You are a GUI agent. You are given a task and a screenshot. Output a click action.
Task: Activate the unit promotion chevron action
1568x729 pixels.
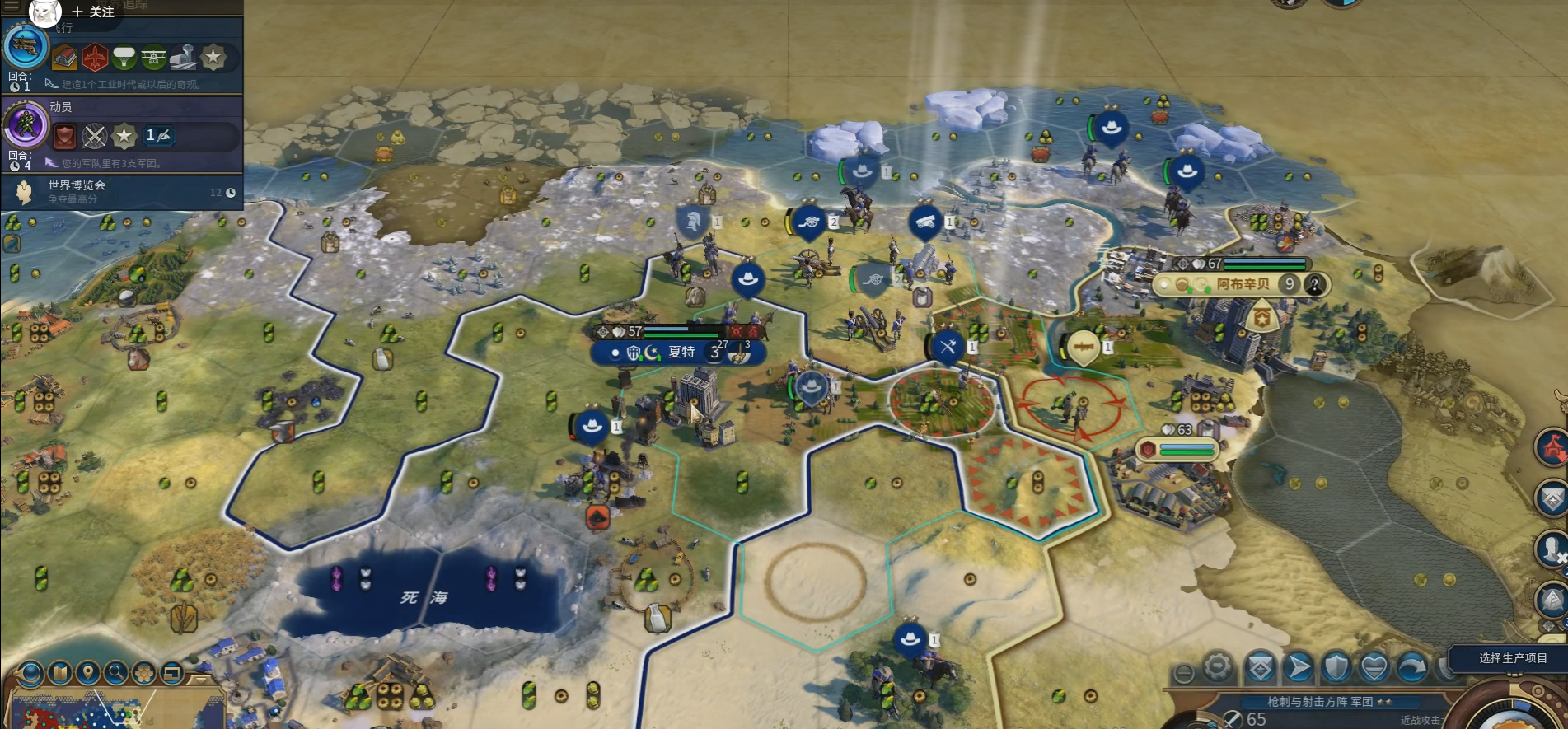click(1260, 667)
